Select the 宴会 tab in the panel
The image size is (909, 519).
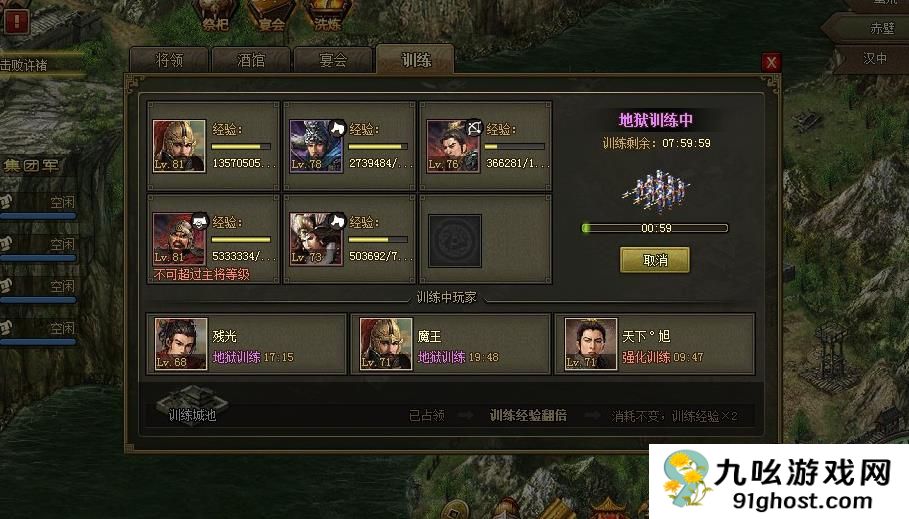[333, 60]
